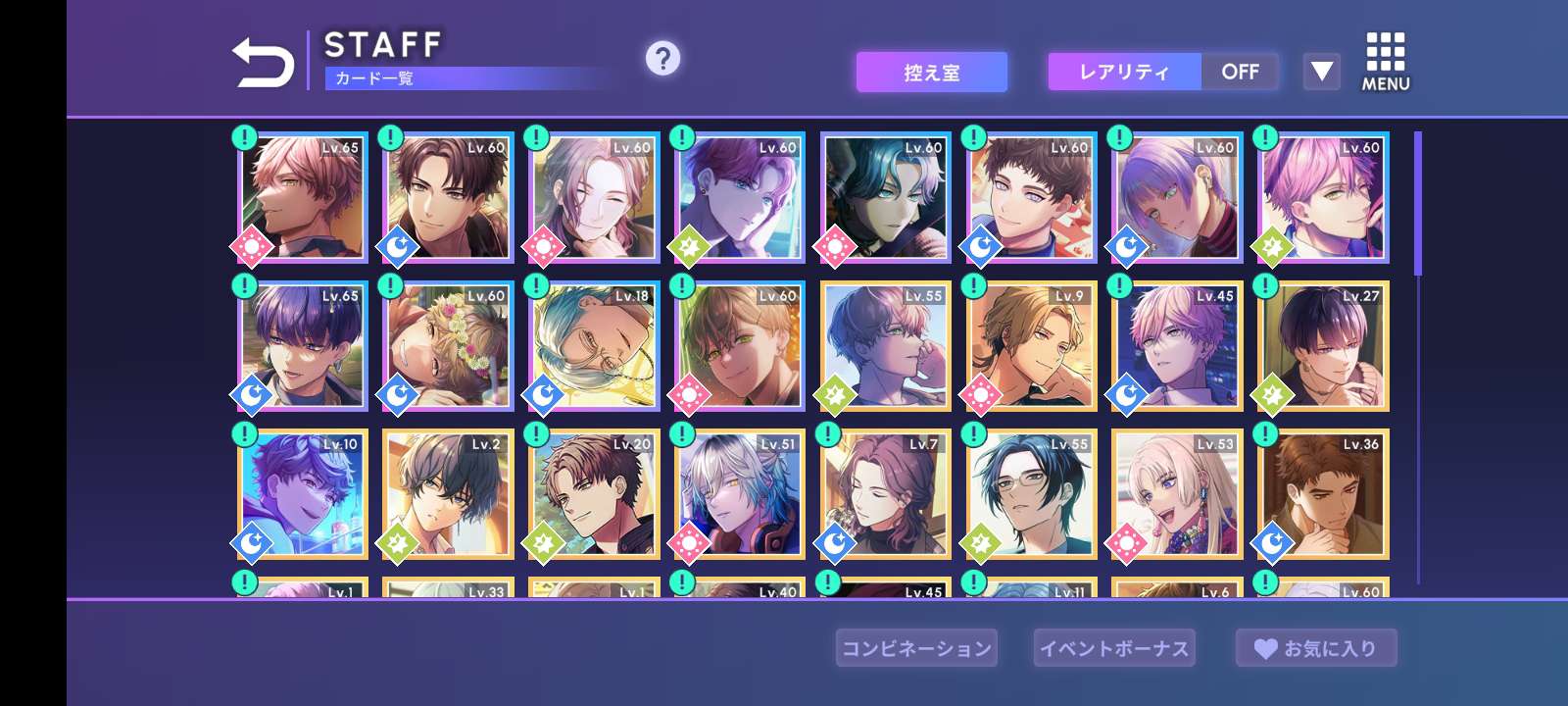Go back with the return arrow
The width and height of the screenshot is (1568, 706).
(263, 64)
